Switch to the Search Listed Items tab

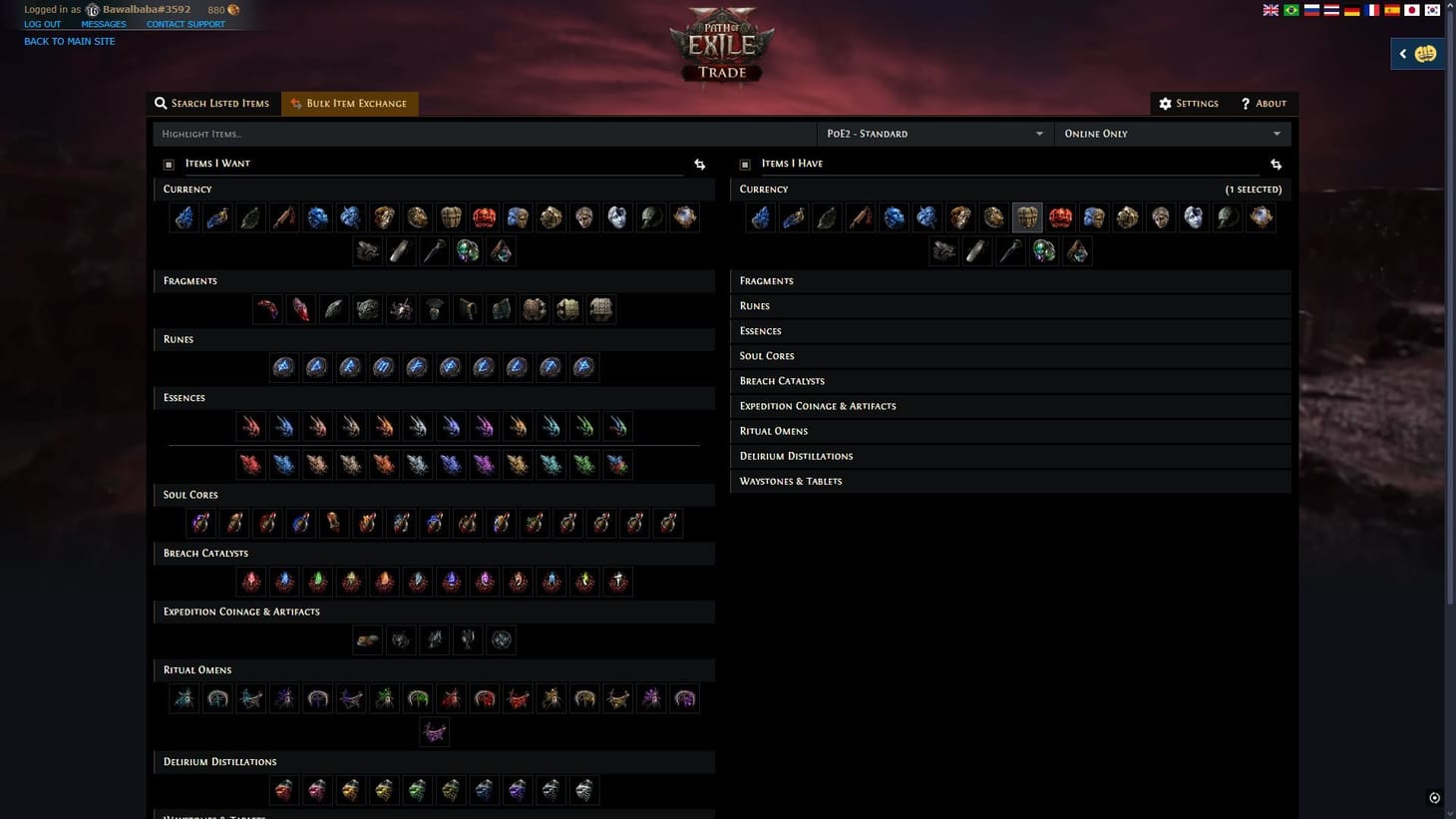[212, 103]
